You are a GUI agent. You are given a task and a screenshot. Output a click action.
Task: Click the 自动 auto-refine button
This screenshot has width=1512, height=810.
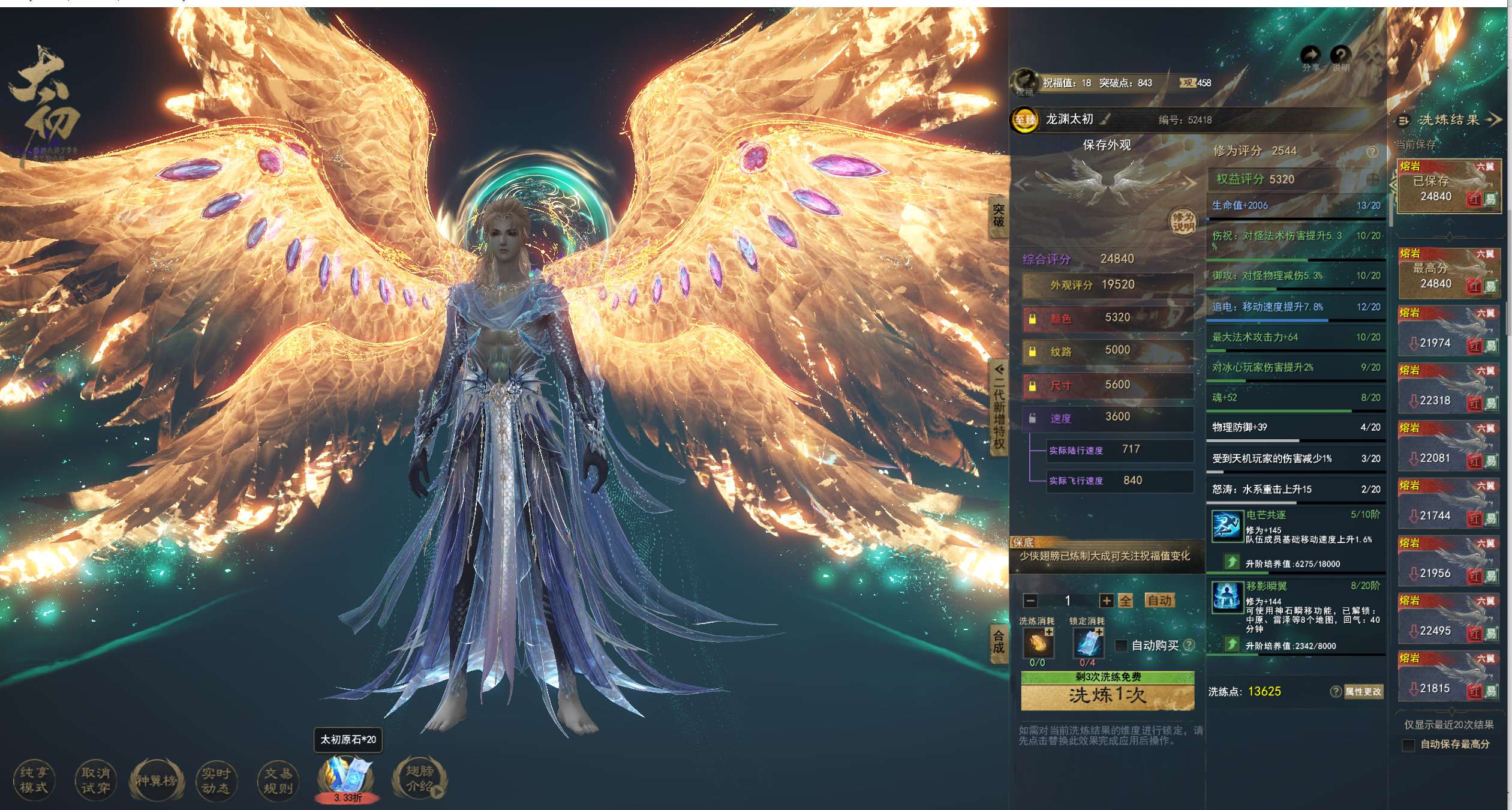pyautogui.click(x=1159, y=601)
